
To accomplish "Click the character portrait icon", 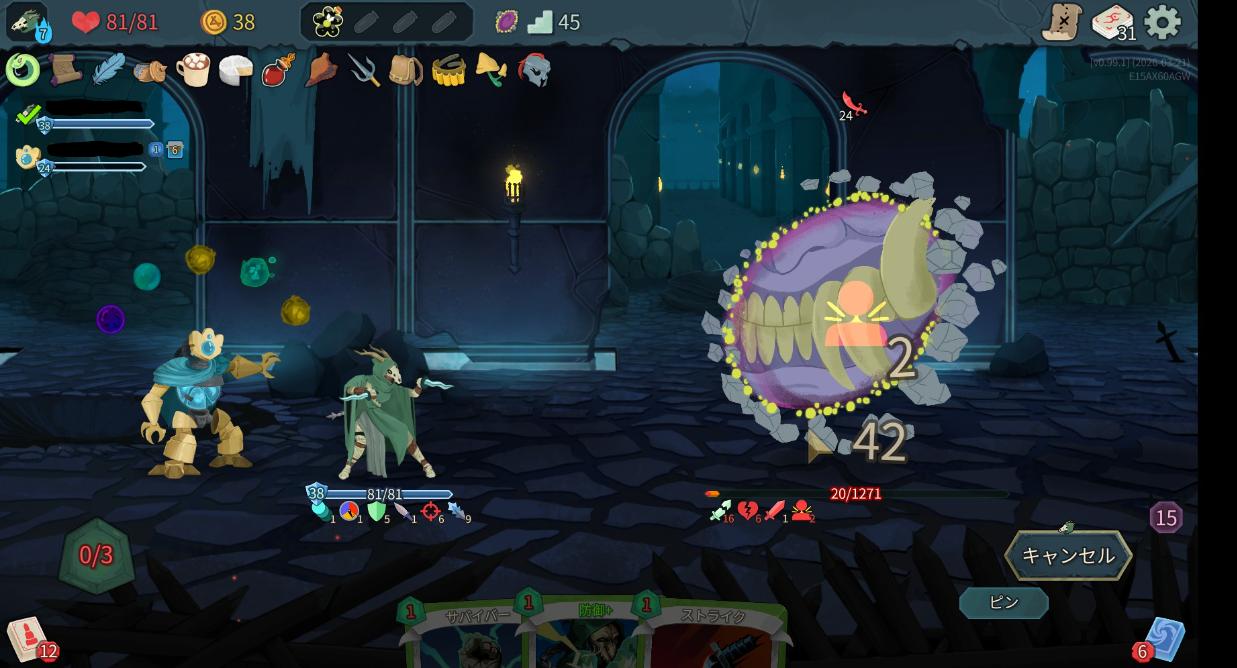I will click(x=27, y=22).
